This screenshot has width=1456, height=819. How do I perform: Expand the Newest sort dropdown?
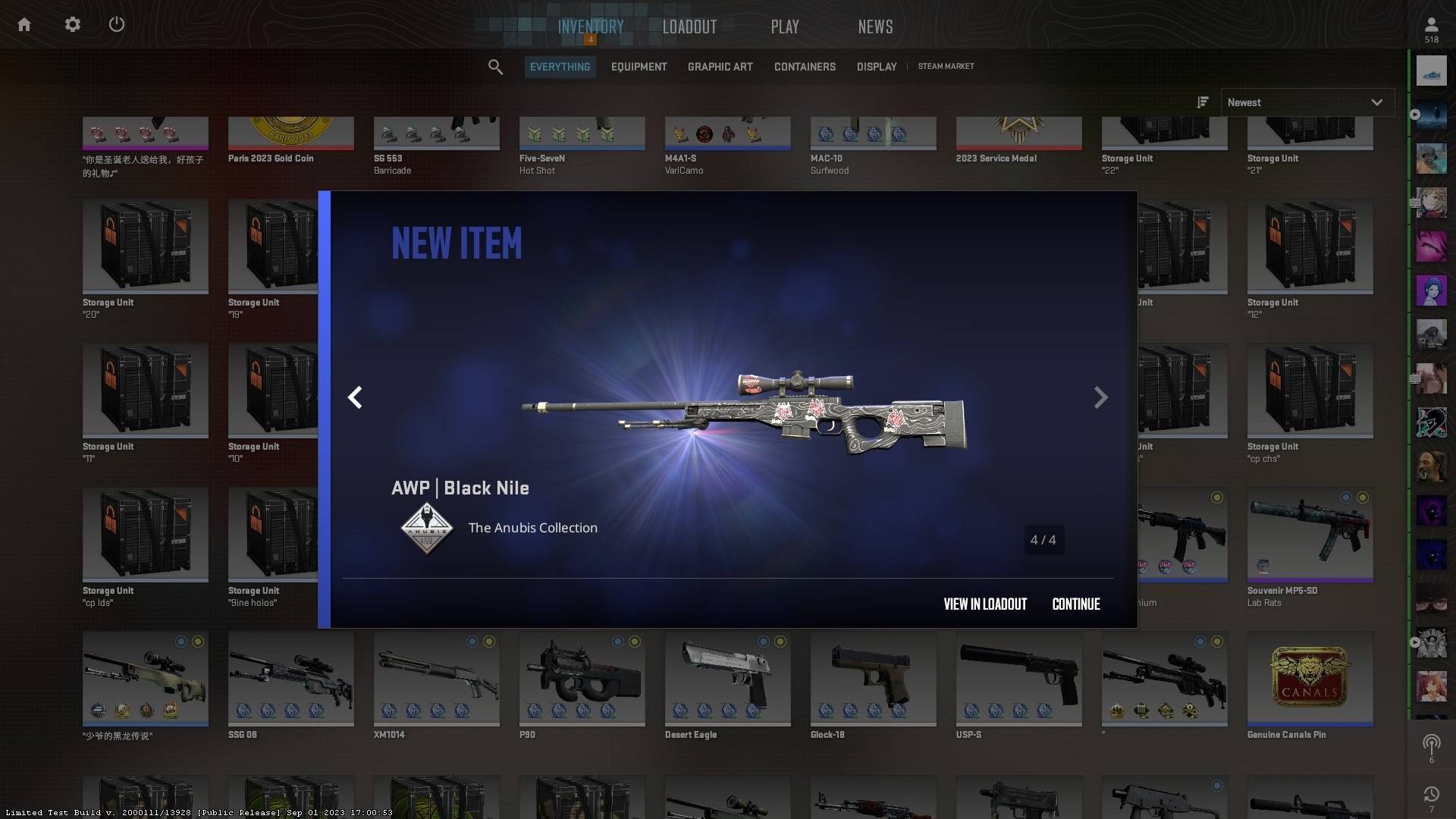[x=1306, y=102]
